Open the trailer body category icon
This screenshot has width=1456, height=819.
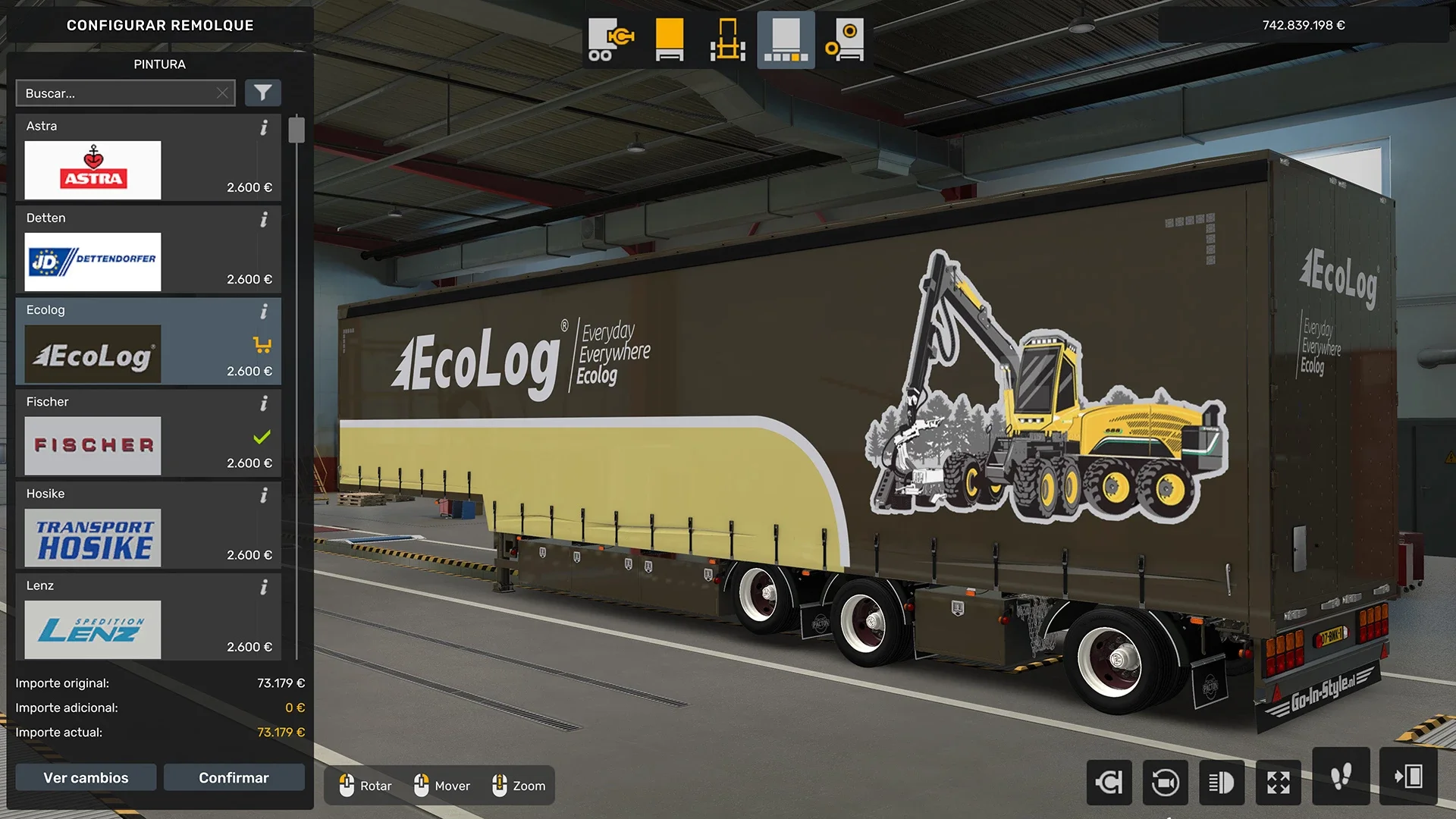pos(668,39)
